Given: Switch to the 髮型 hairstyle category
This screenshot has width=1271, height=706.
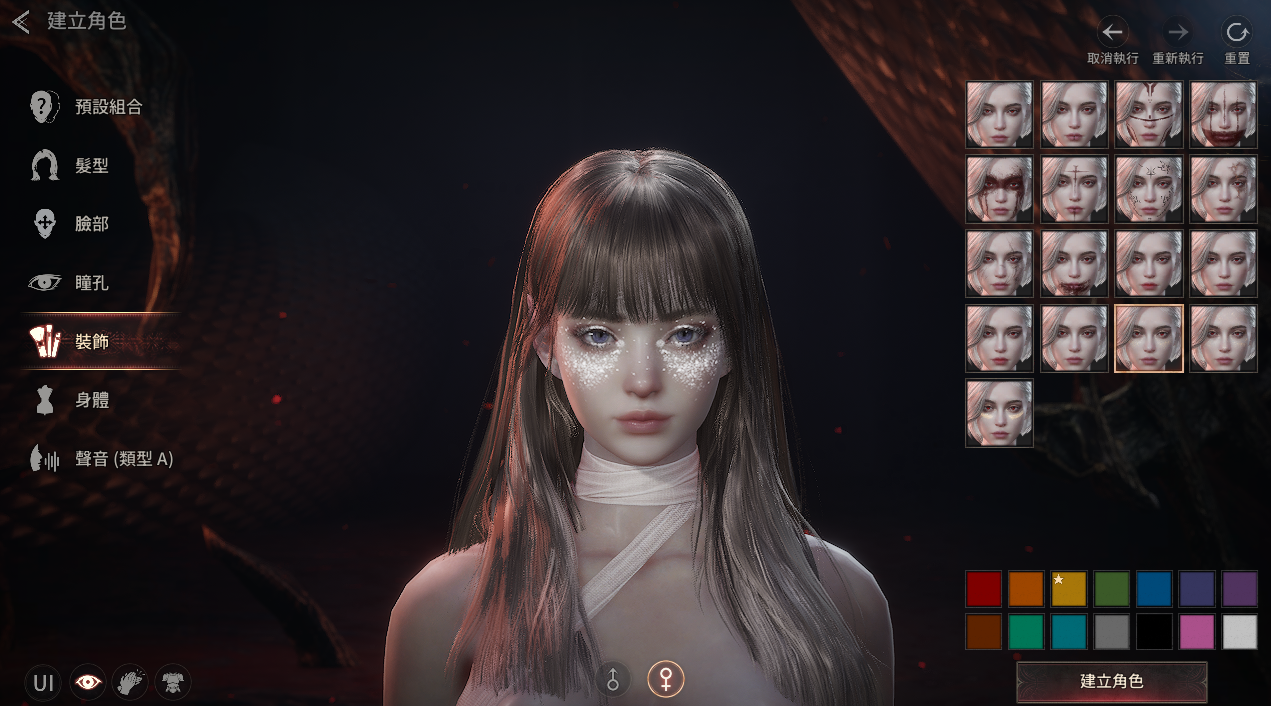Looking at the screenshot, I should coord(91,165).
